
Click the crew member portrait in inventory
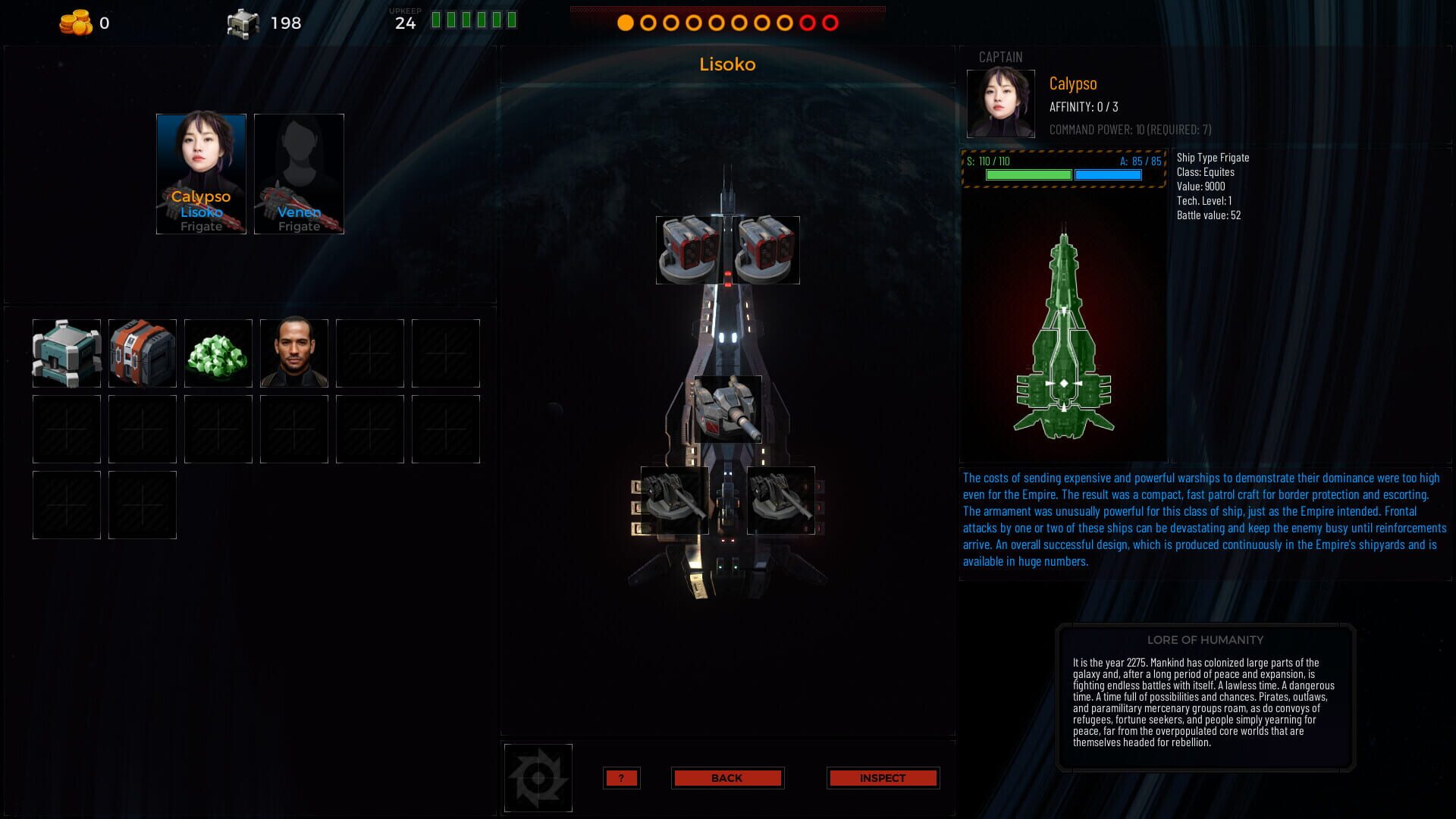point(293,352)
